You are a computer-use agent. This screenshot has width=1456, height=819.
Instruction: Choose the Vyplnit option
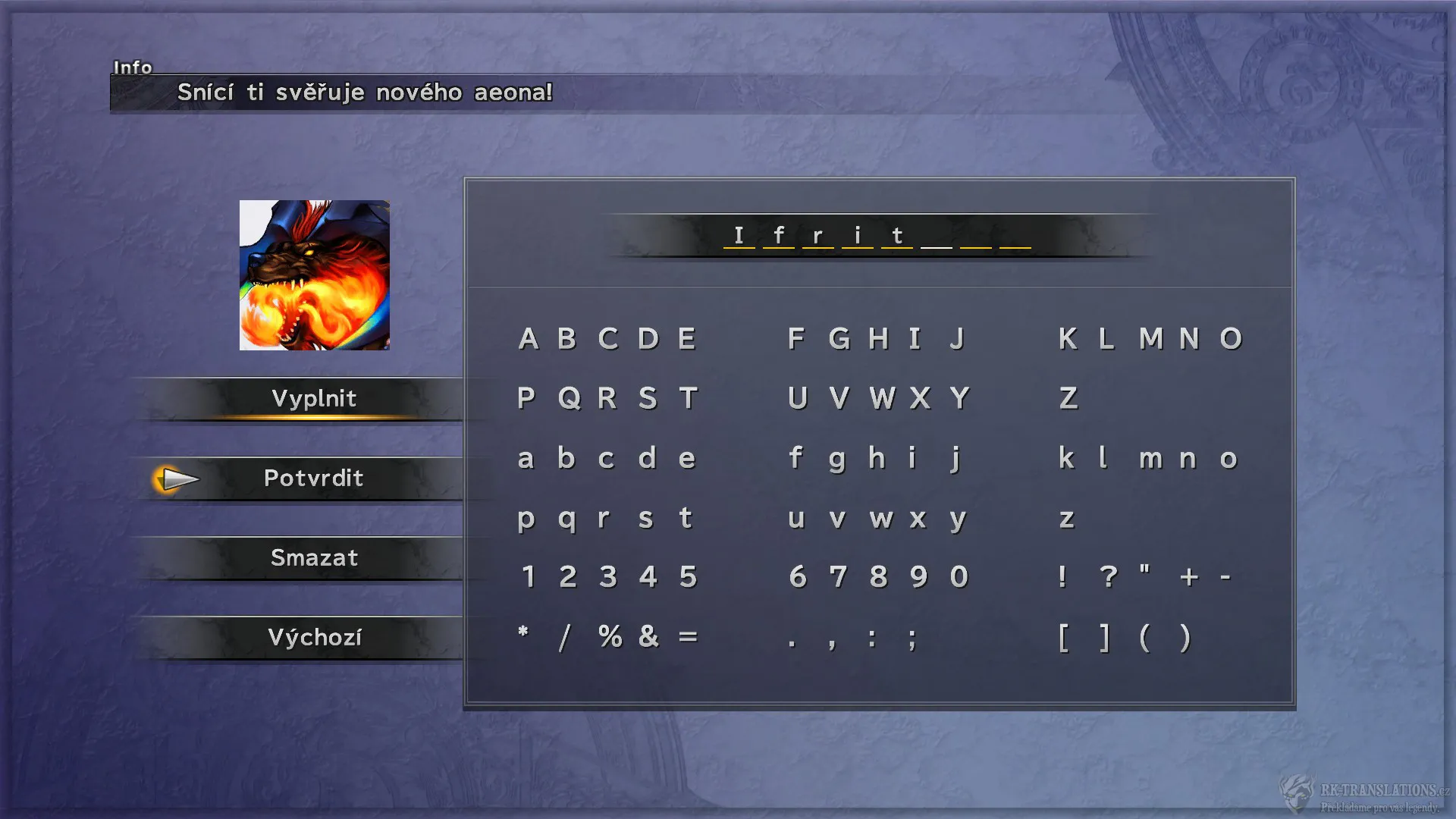pos(315,398)
